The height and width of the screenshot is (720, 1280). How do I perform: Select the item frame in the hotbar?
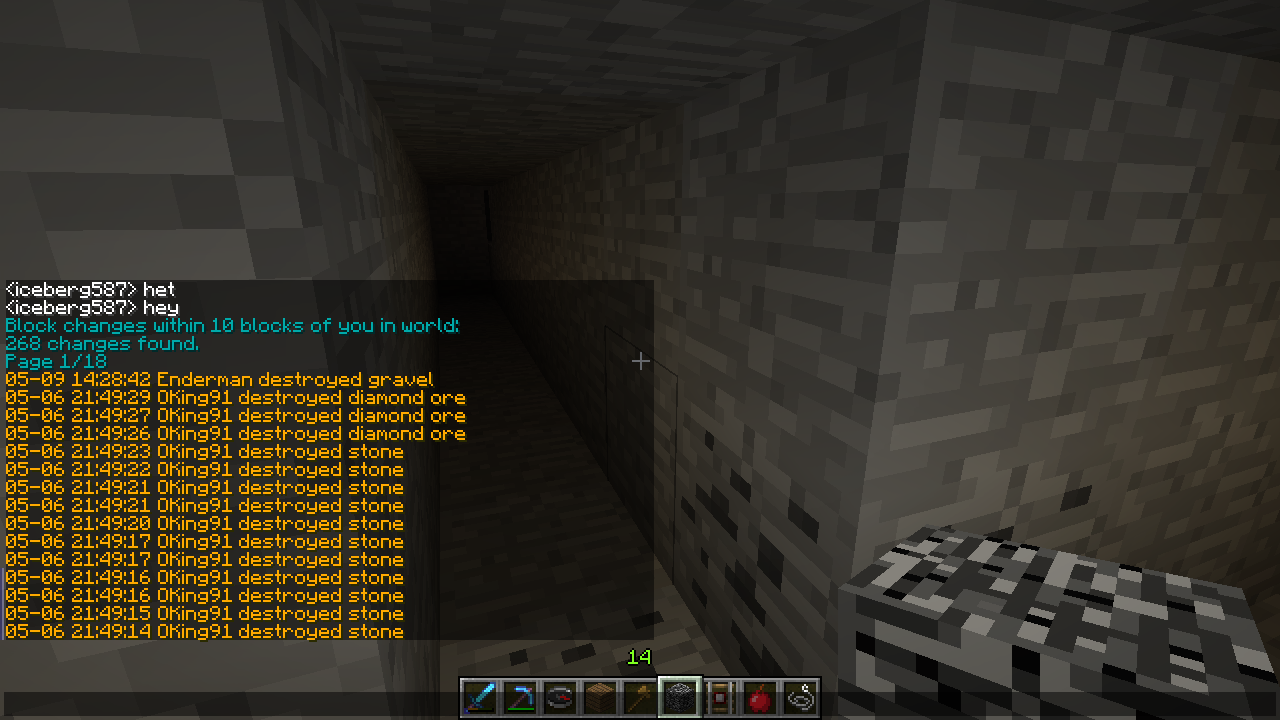coord(719,697)
